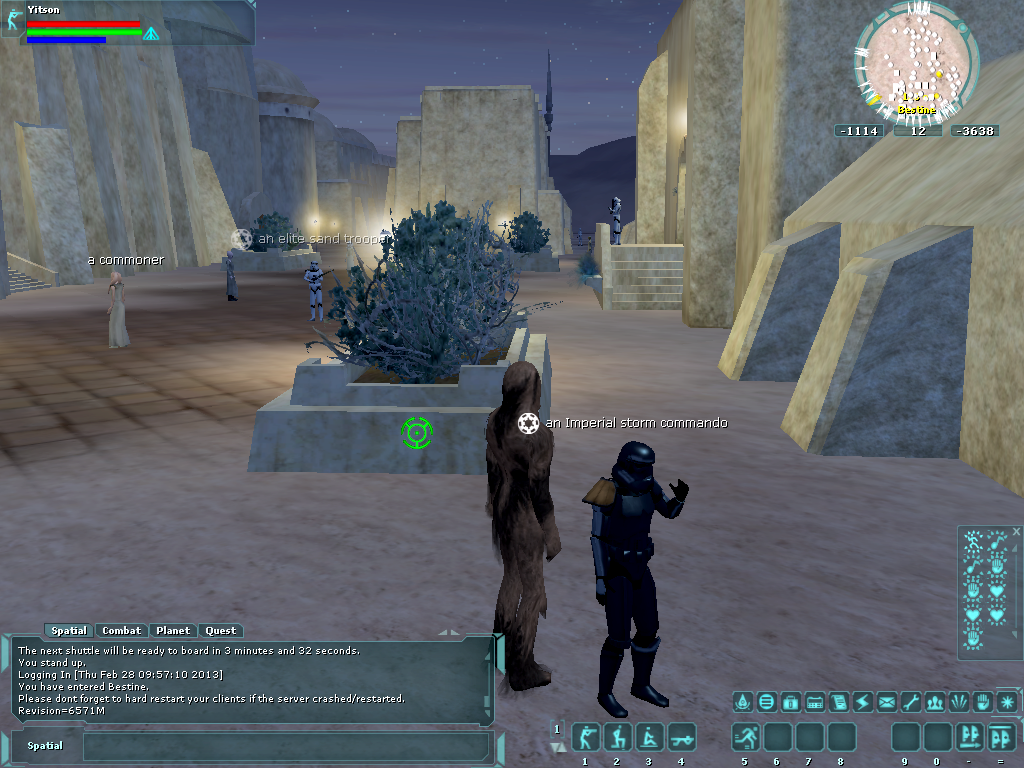Open the group of people community button
This screenshot has width=1024, height=768.
935,702
